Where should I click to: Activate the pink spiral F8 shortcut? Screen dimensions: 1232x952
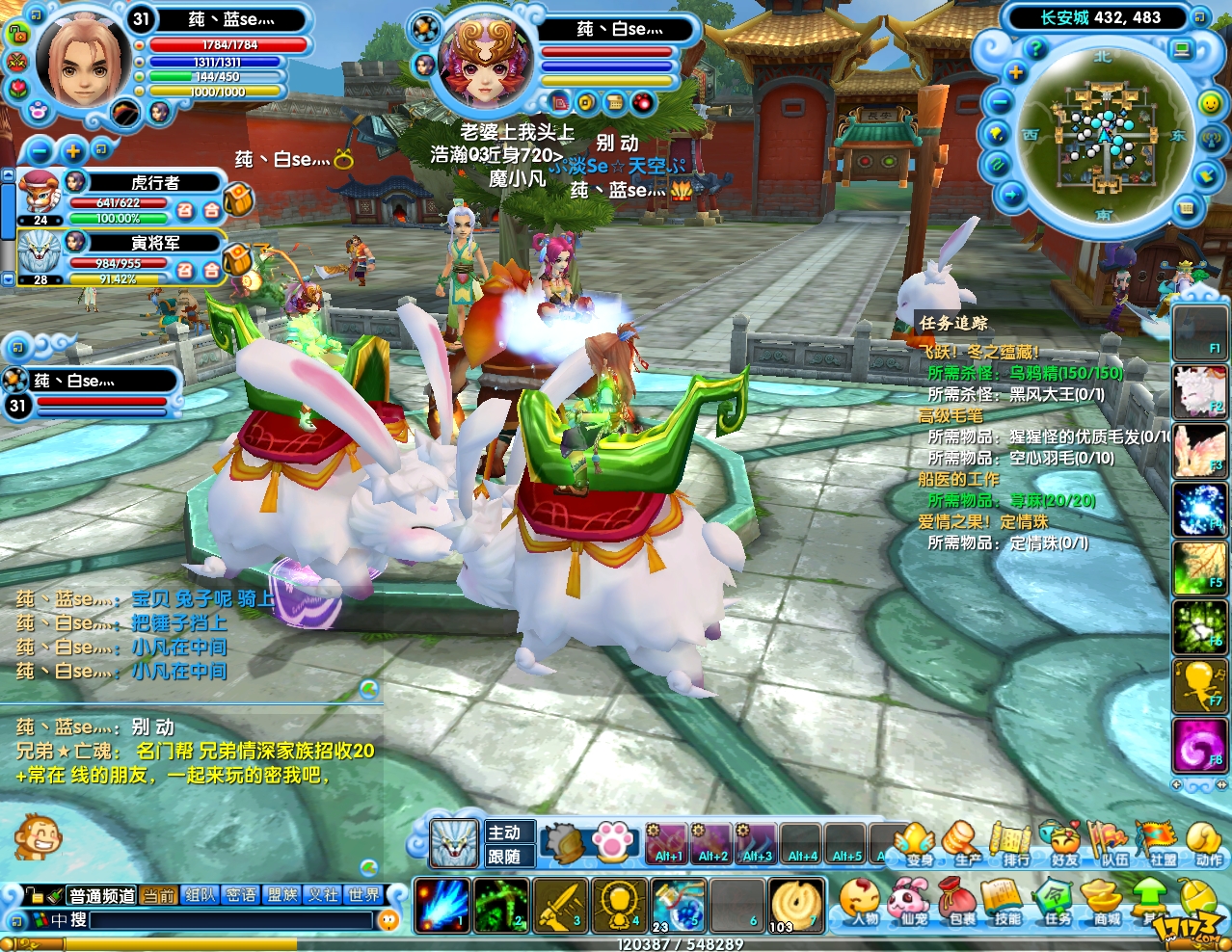(x=1198, y=746)
